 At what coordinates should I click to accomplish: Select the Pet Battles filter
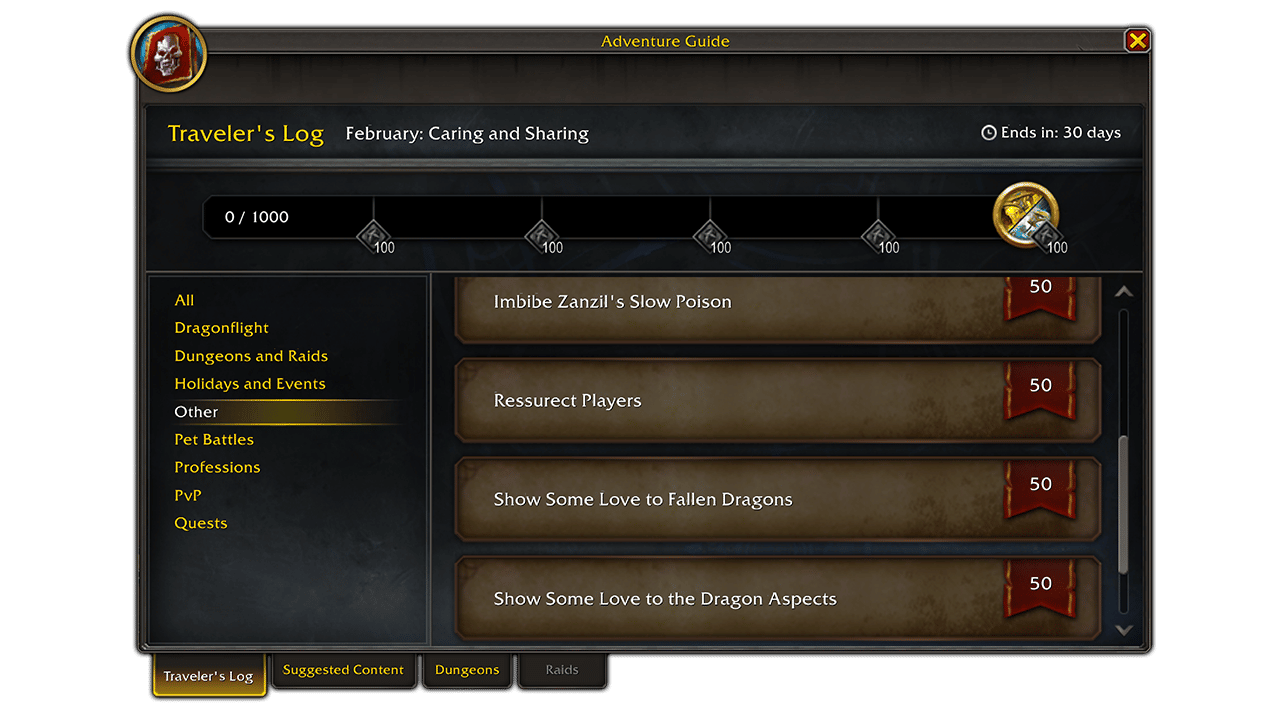coord(214,439)
